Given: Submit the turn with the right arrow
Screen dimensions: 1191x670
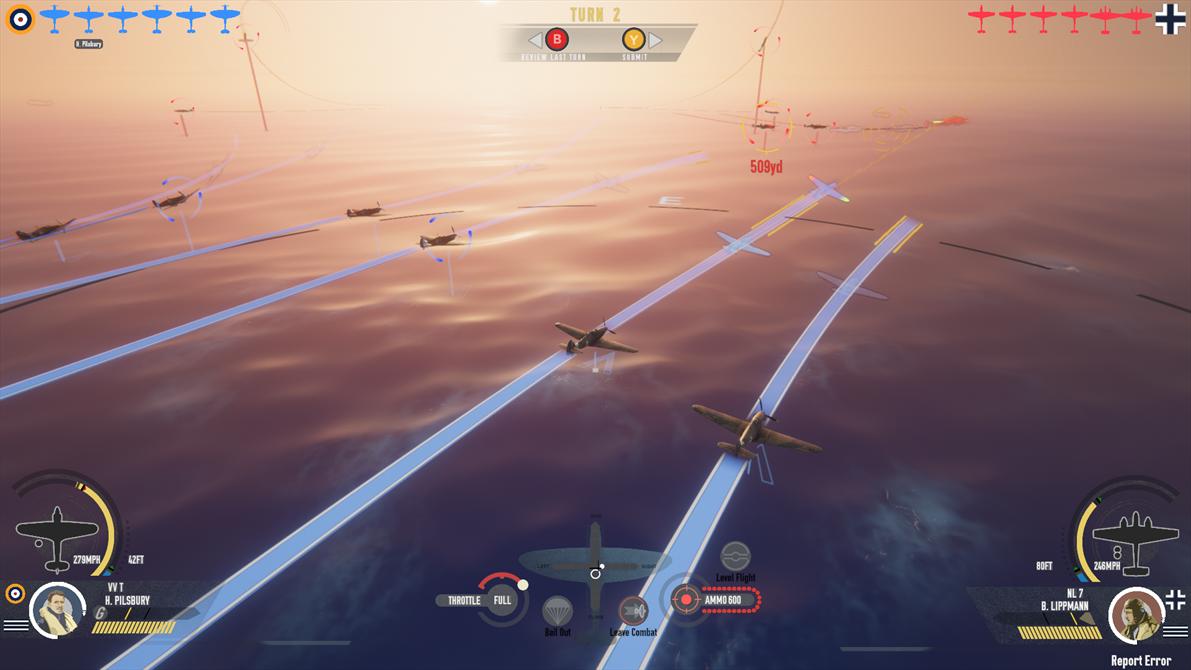Looking at the screenshot, I should pos(655,40).
